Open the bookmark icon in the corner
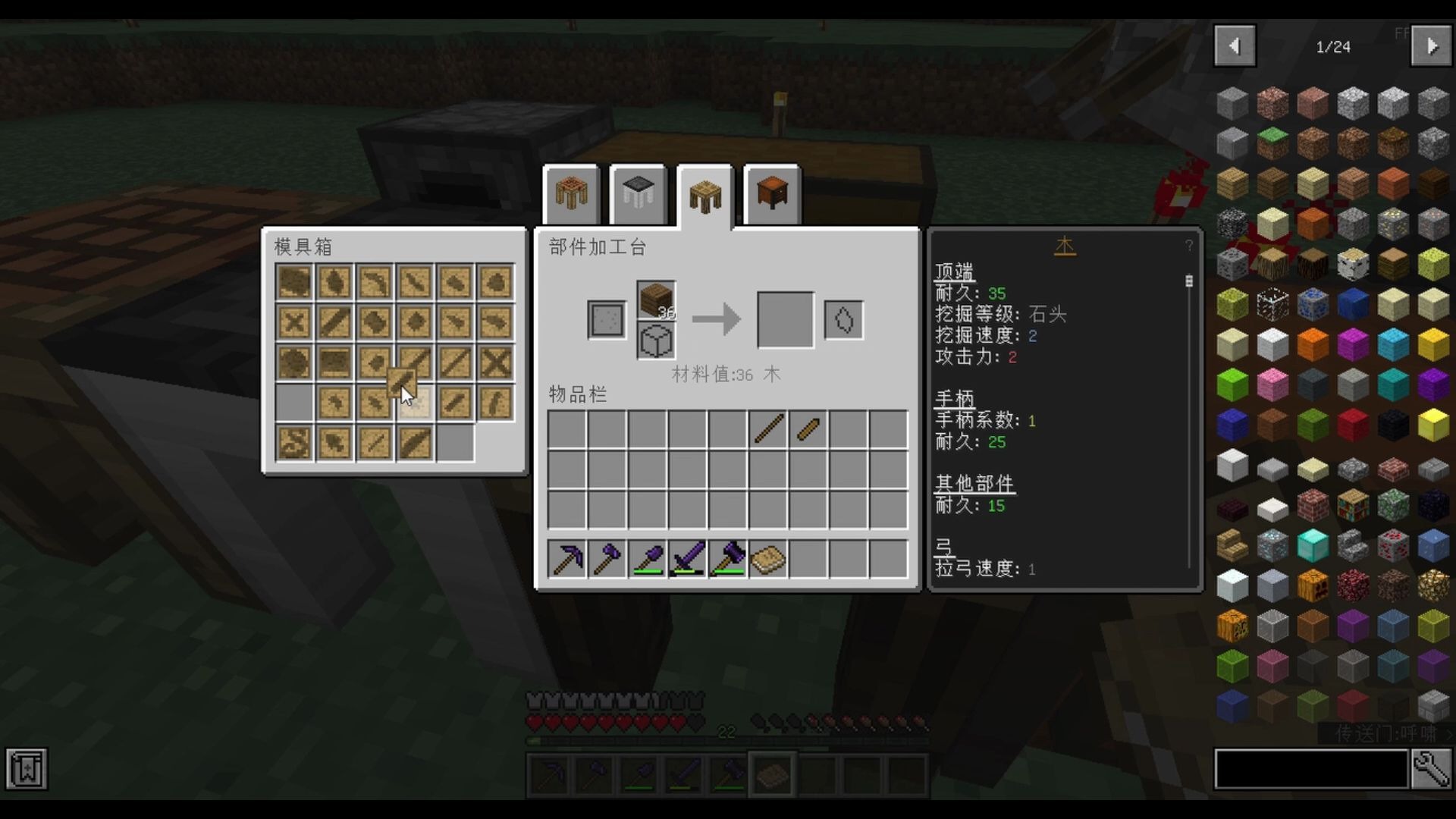1456x819 pixels. (x=27, y=770)
